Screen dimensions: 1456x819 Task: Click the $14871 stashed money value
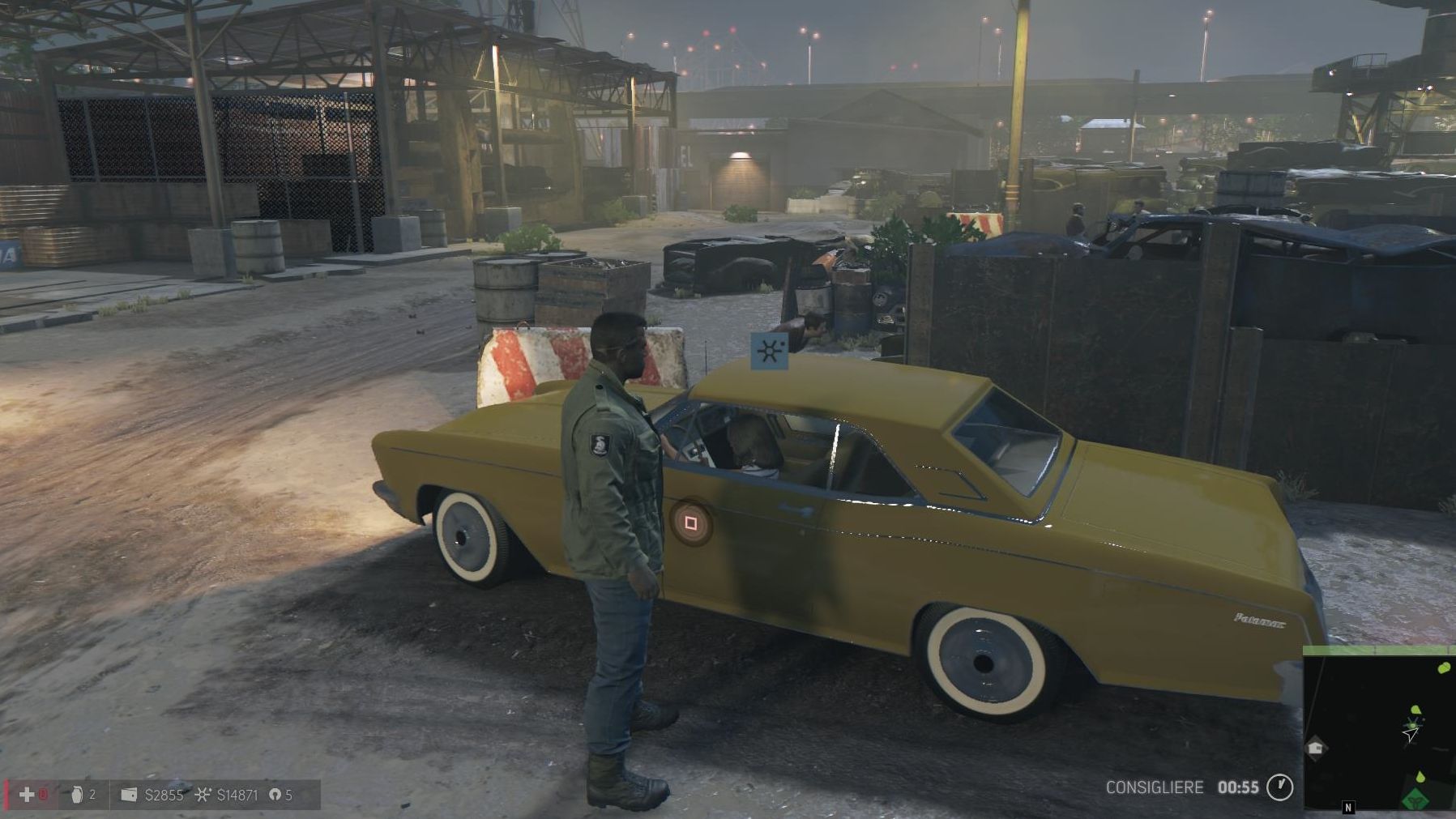237,795
